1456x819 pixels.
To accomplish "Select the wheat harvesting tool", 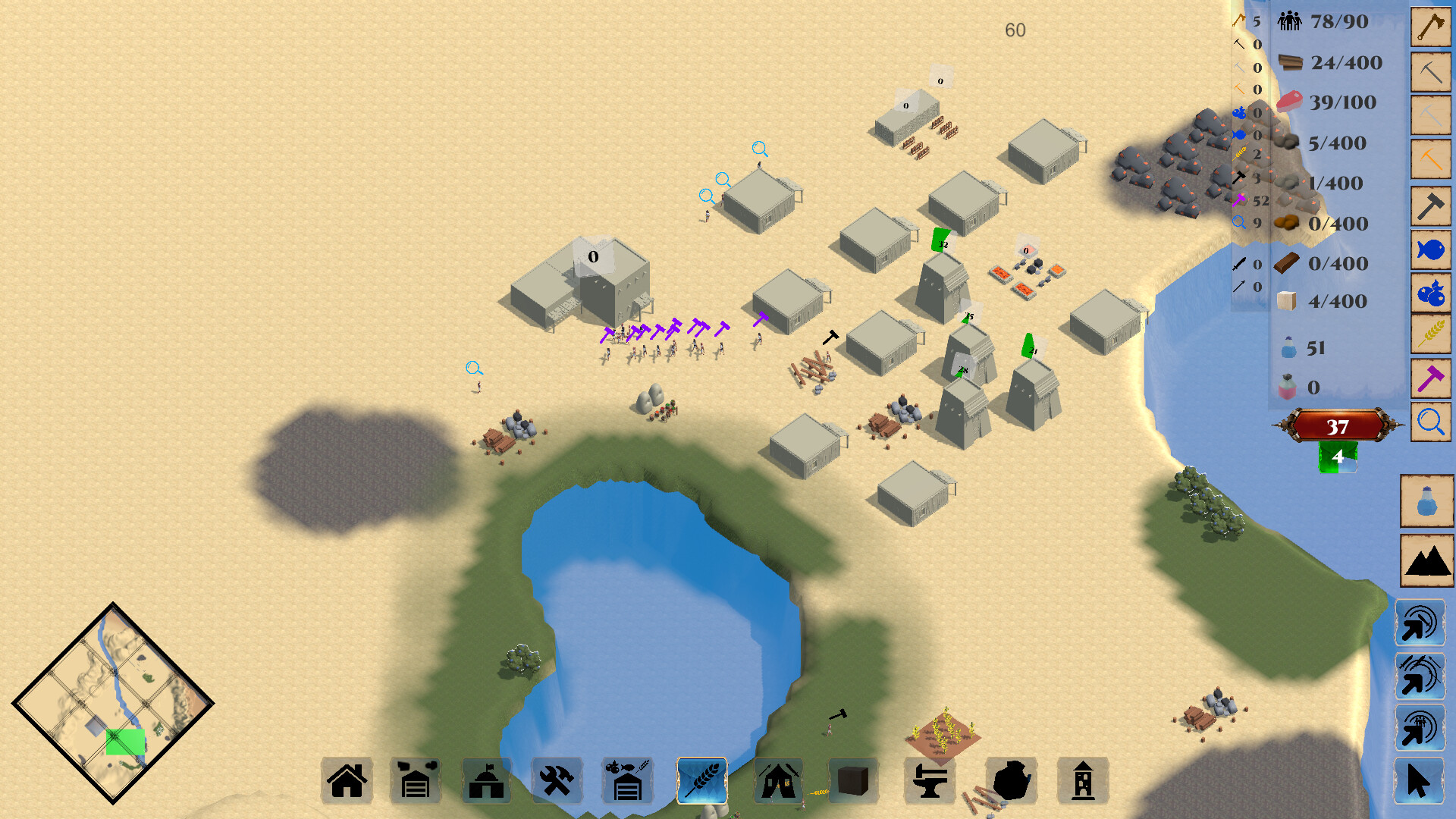I will click(1430, 334).
